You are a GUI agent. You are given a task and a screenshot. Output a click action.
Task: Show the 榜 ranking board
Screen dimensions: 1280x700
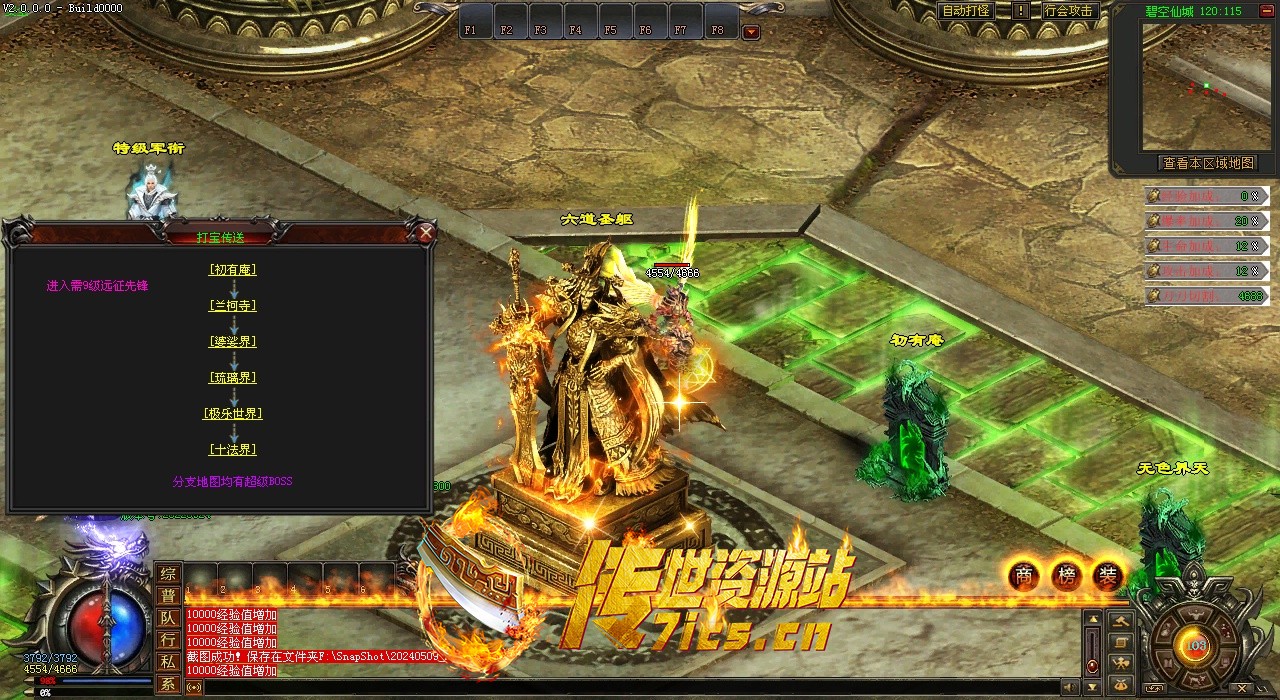(x=1066, y=575)
